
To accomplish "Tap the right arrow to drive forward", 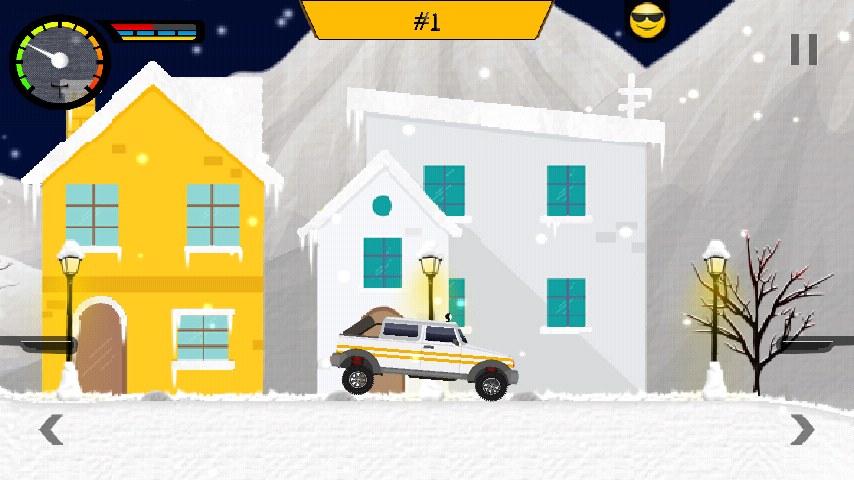I will point(801,430).
